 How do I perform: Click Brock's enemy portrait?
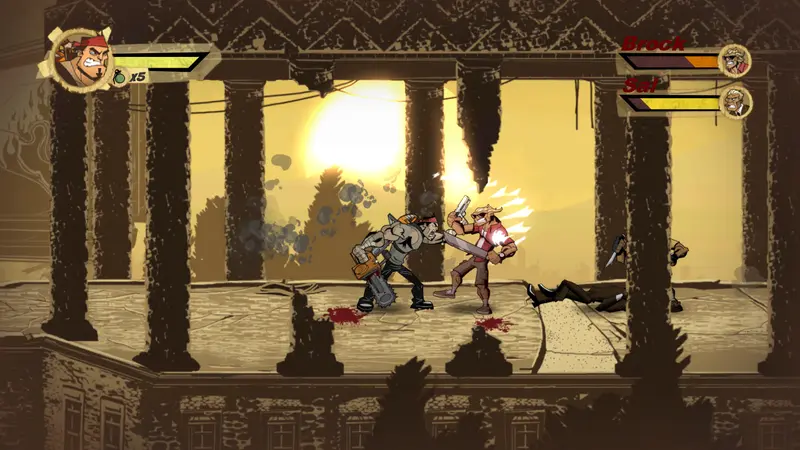tap(735, 60)
